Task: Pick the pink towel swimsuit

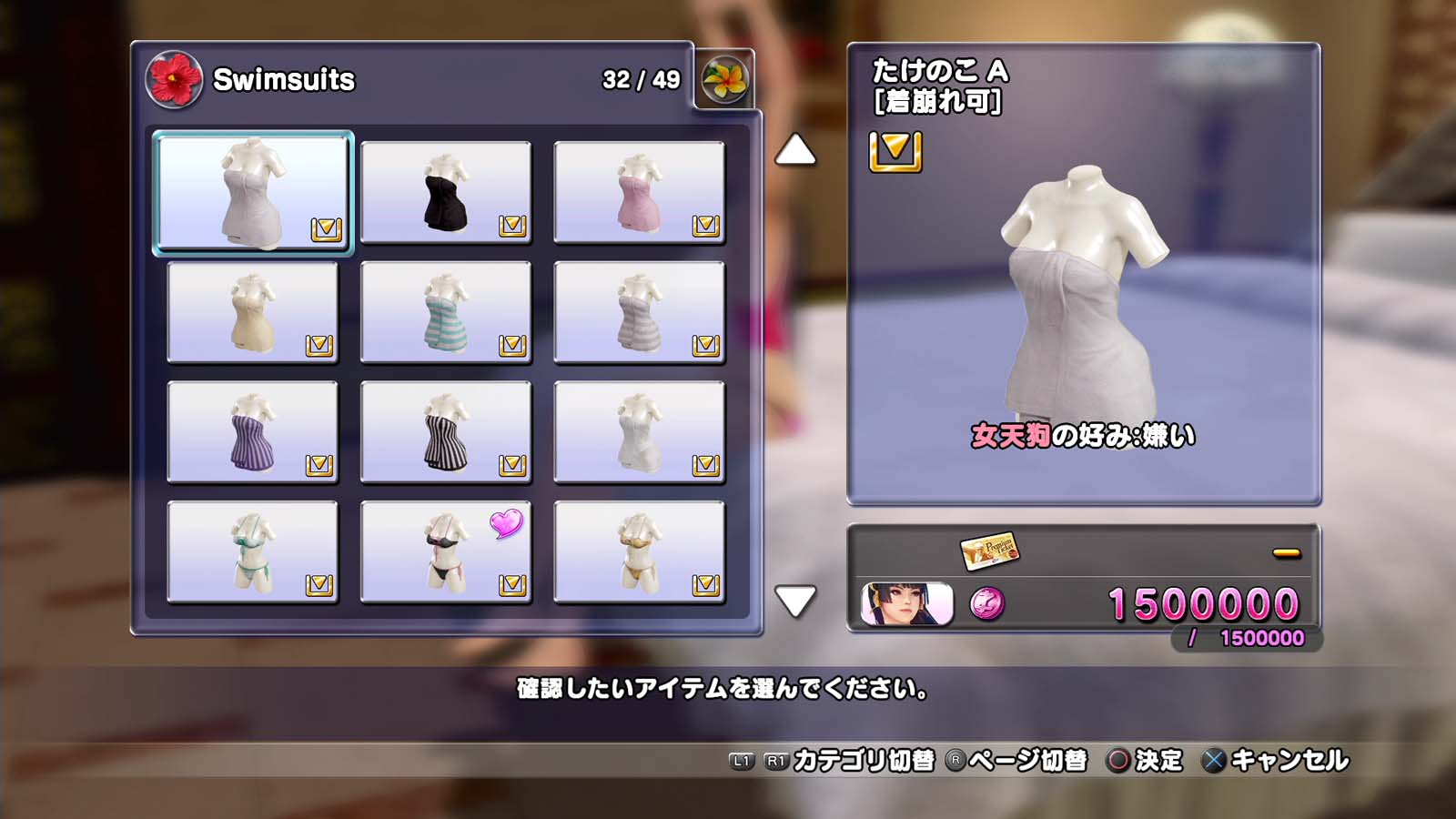Action: tap(639, 193)
